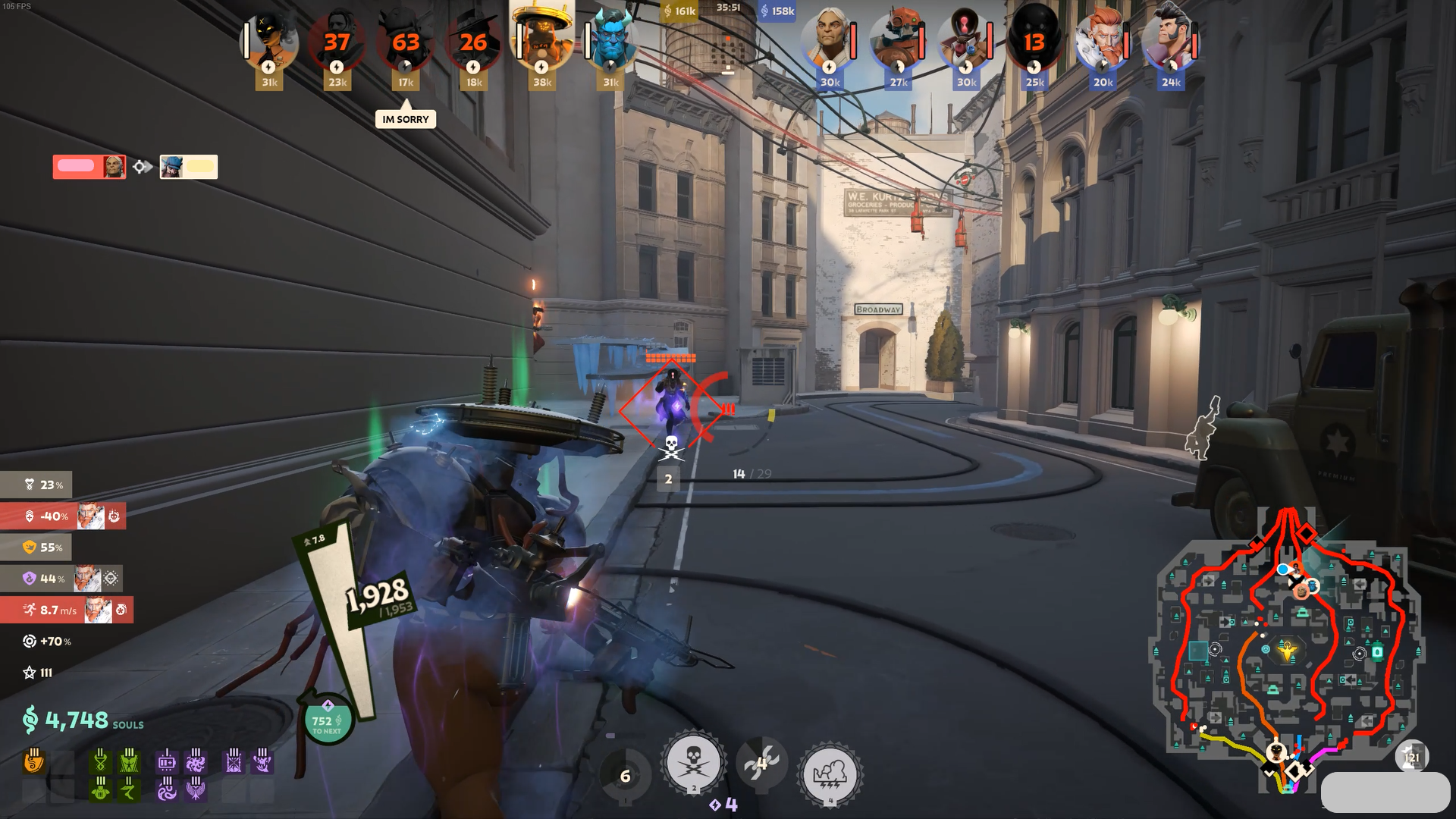Click the blue horned ally hero portrait
1456x819 pixels.
click(x=610, y=42)
